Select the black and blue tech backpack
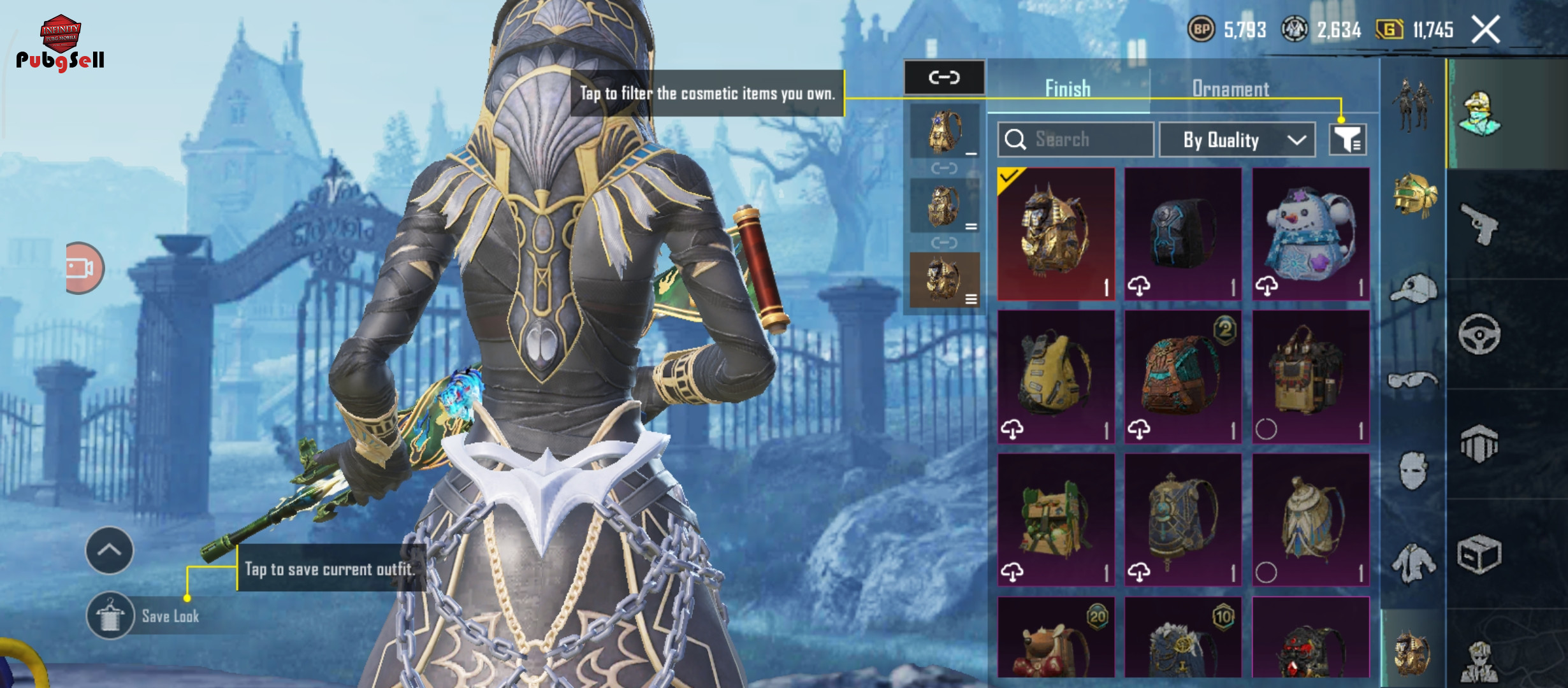The height and width of the screenshot is (688, 1568). click(1183, 234)
